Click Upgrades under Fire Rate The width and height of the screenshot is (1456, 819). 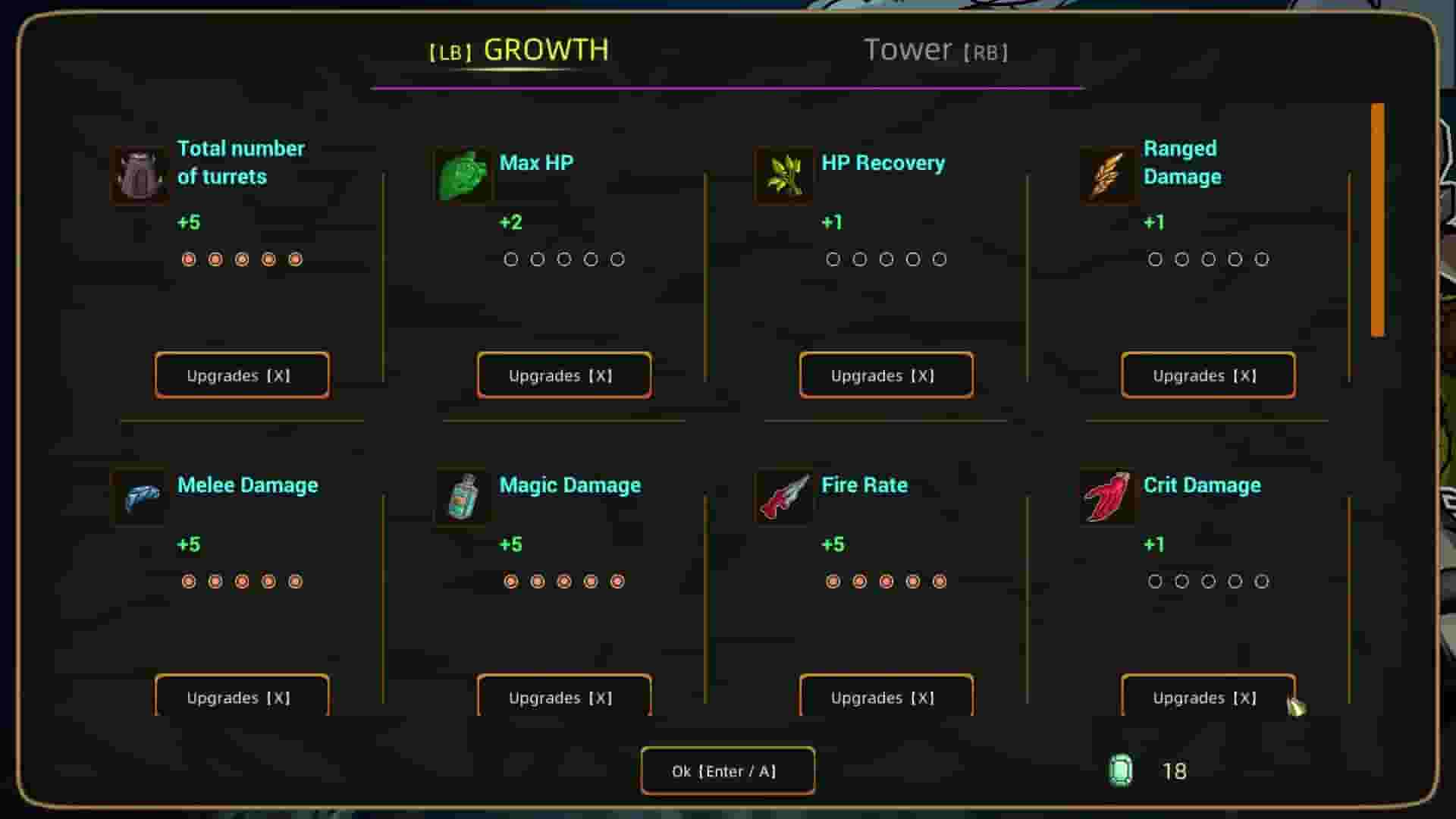point(886,698)
